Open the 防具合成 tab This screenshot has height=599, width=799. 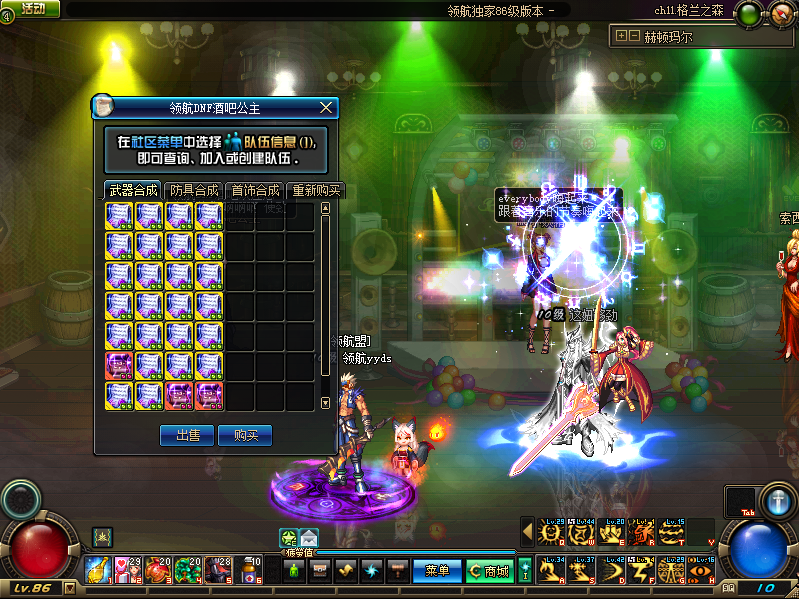pyautogui.click(x=193, y=190)
